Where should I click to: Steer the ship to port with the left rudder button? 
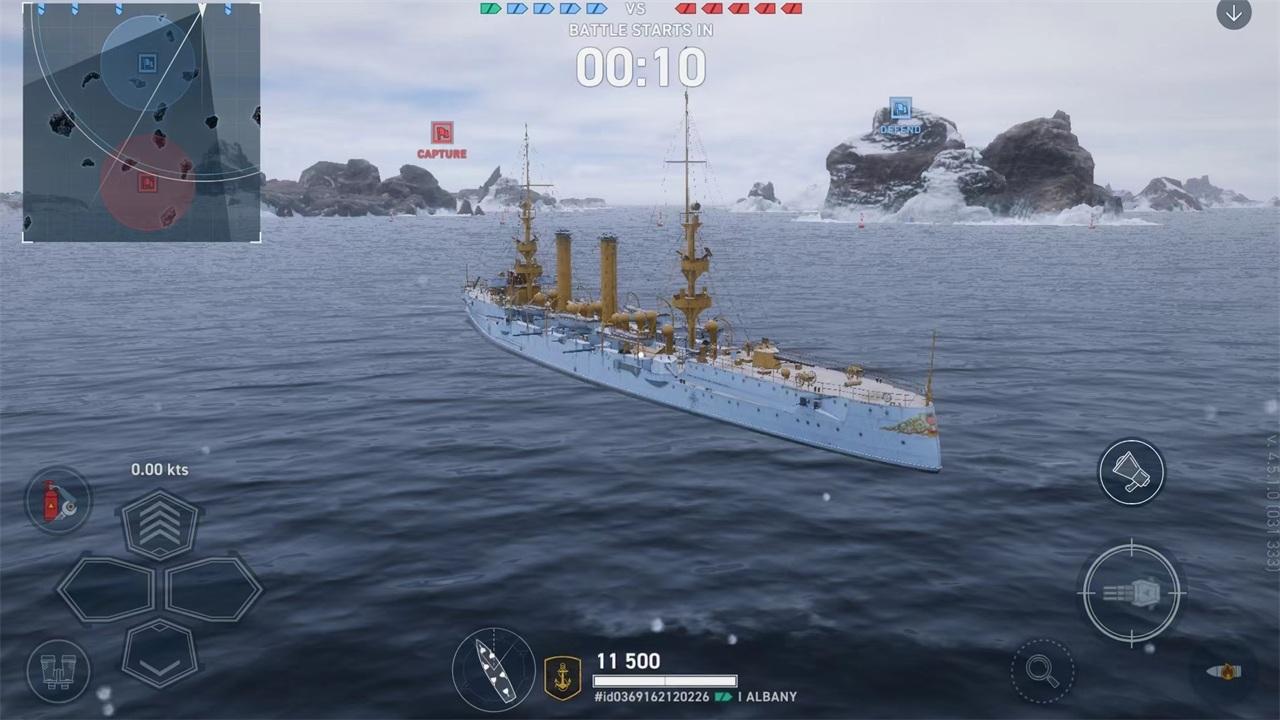pyautogui.click(x=106, y=590)
